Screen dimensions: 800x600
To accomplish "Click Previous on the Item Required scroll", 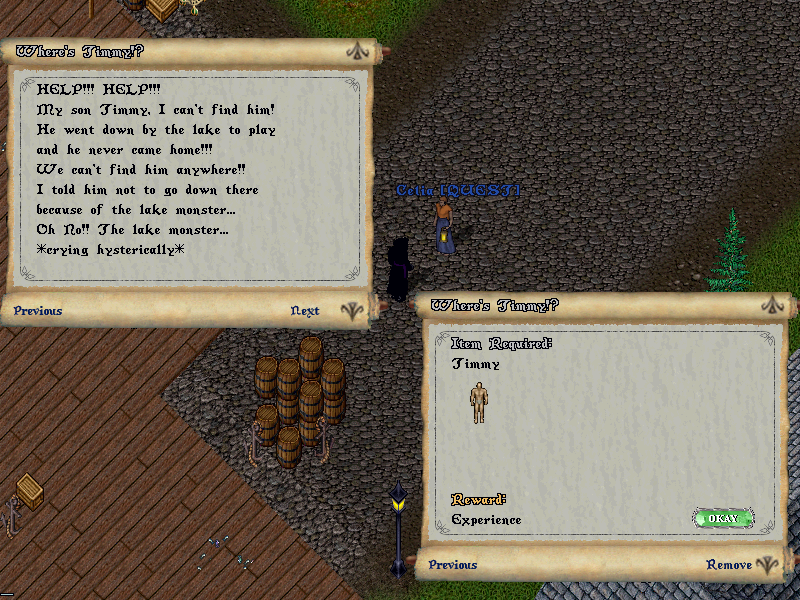I will point(453,565).
